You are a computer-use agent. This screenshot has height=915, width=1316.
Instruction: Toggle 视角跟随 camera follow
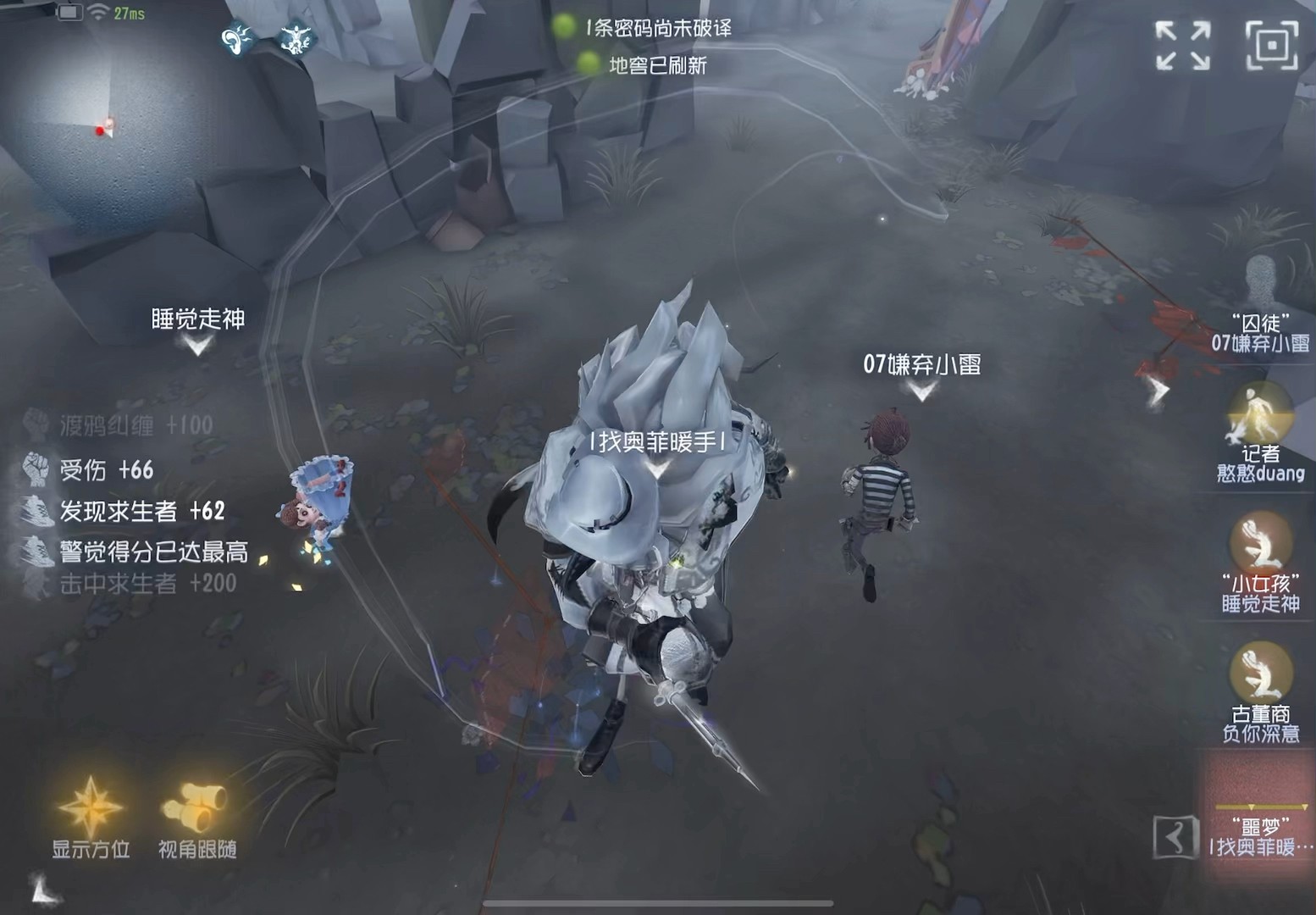pyautogui.click(x=199, y=847)
